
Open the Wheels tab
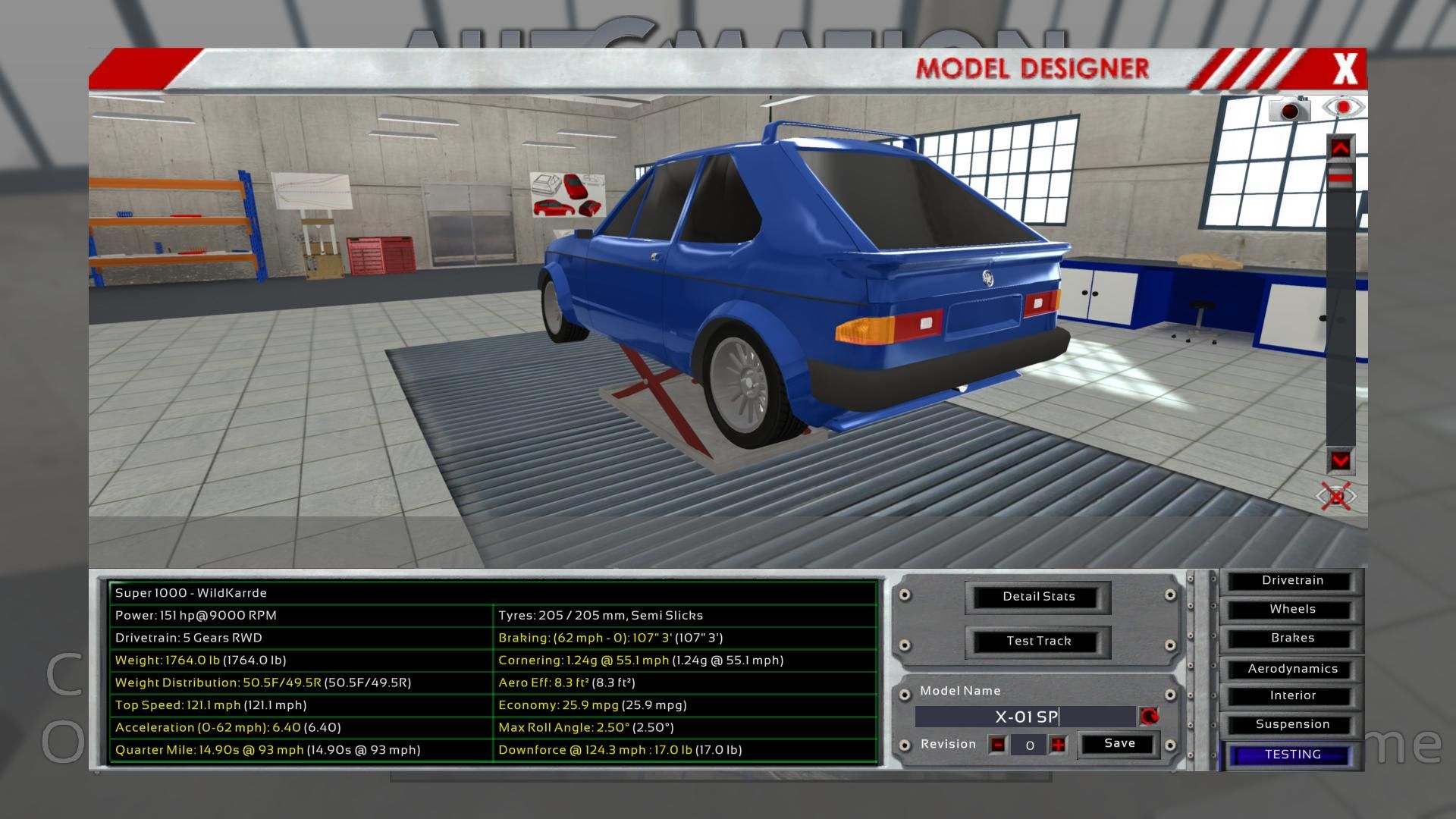pos(1291,610)
